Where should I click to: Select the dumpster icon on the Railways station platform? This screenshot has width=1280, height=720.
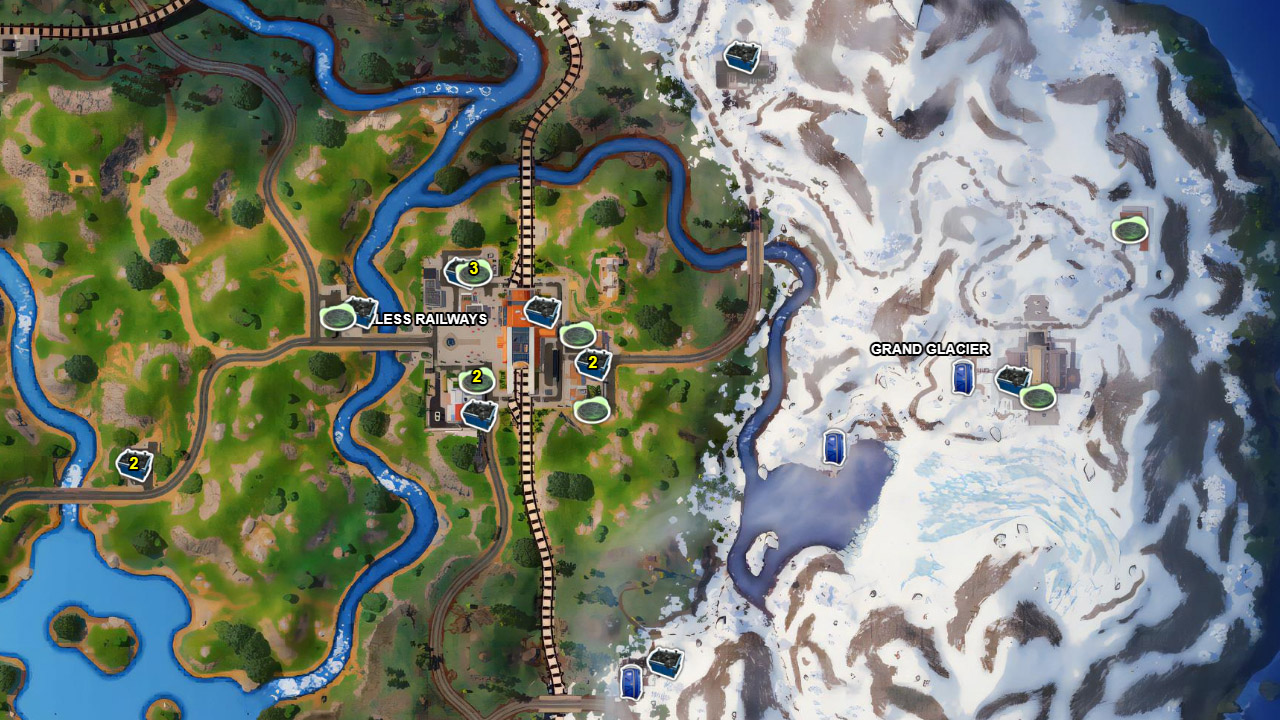pos(541,311)
